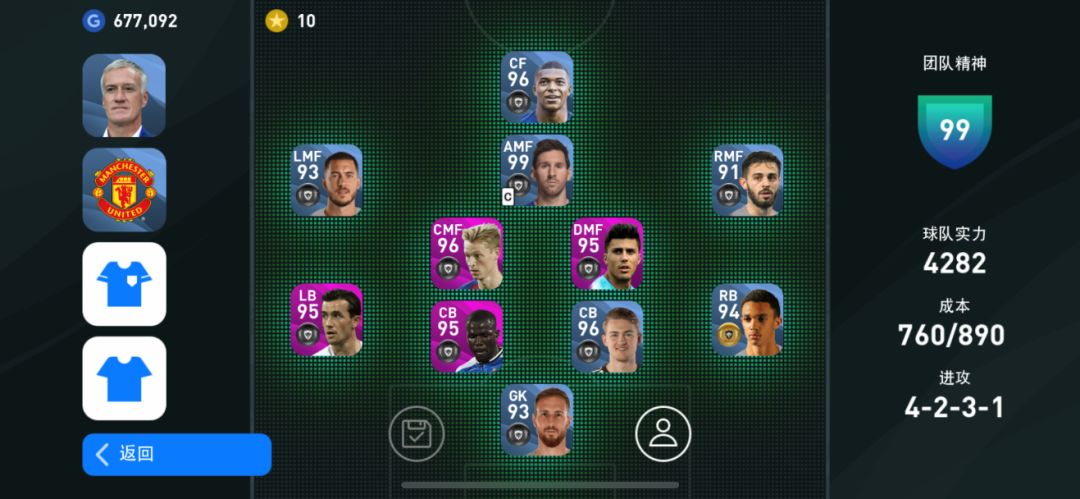This screenshot has width=1080, height=499.
Task: Select the CMF 96 player card
Action: 467,255
